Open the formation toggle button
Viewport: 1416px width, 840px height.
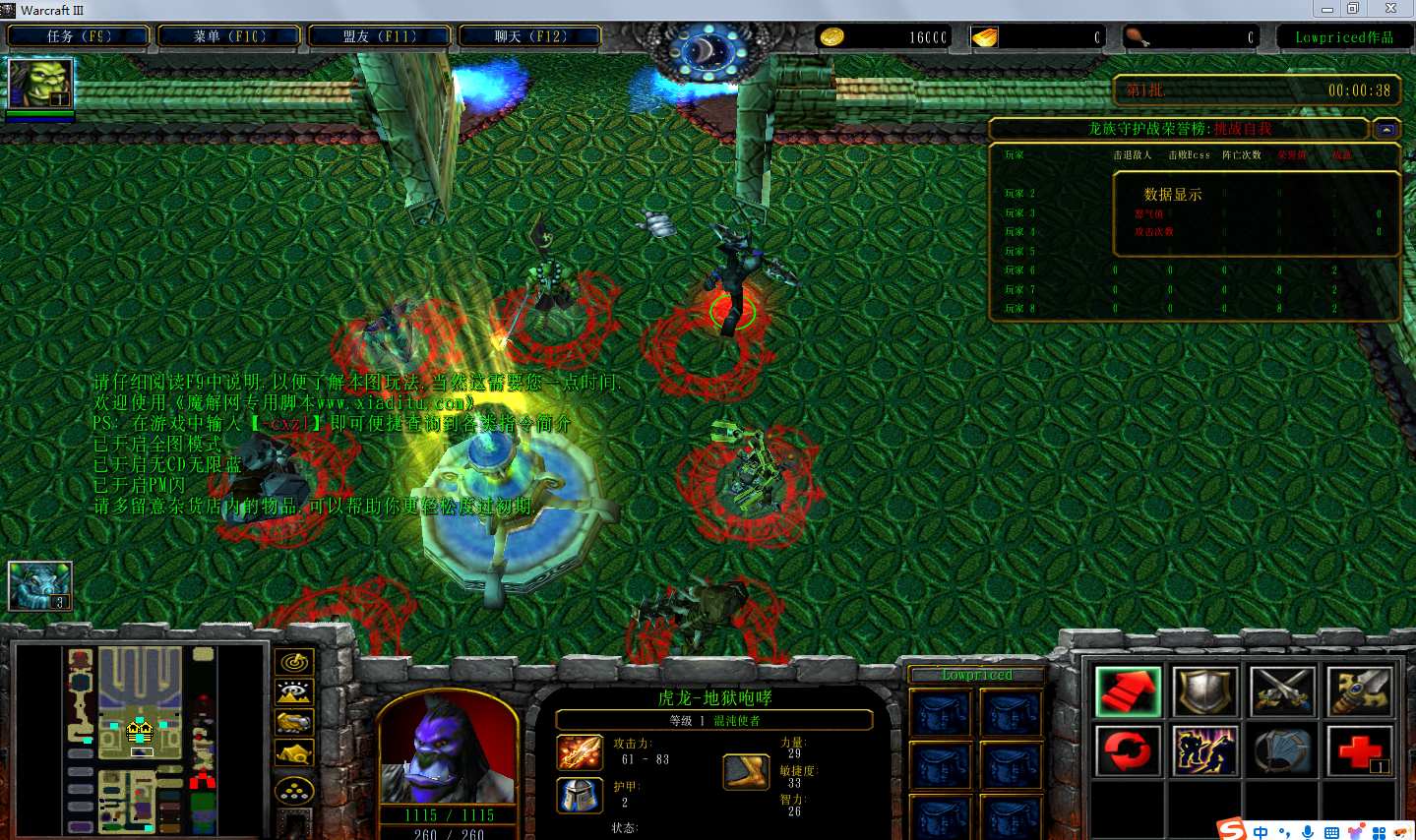pos(294,790)
